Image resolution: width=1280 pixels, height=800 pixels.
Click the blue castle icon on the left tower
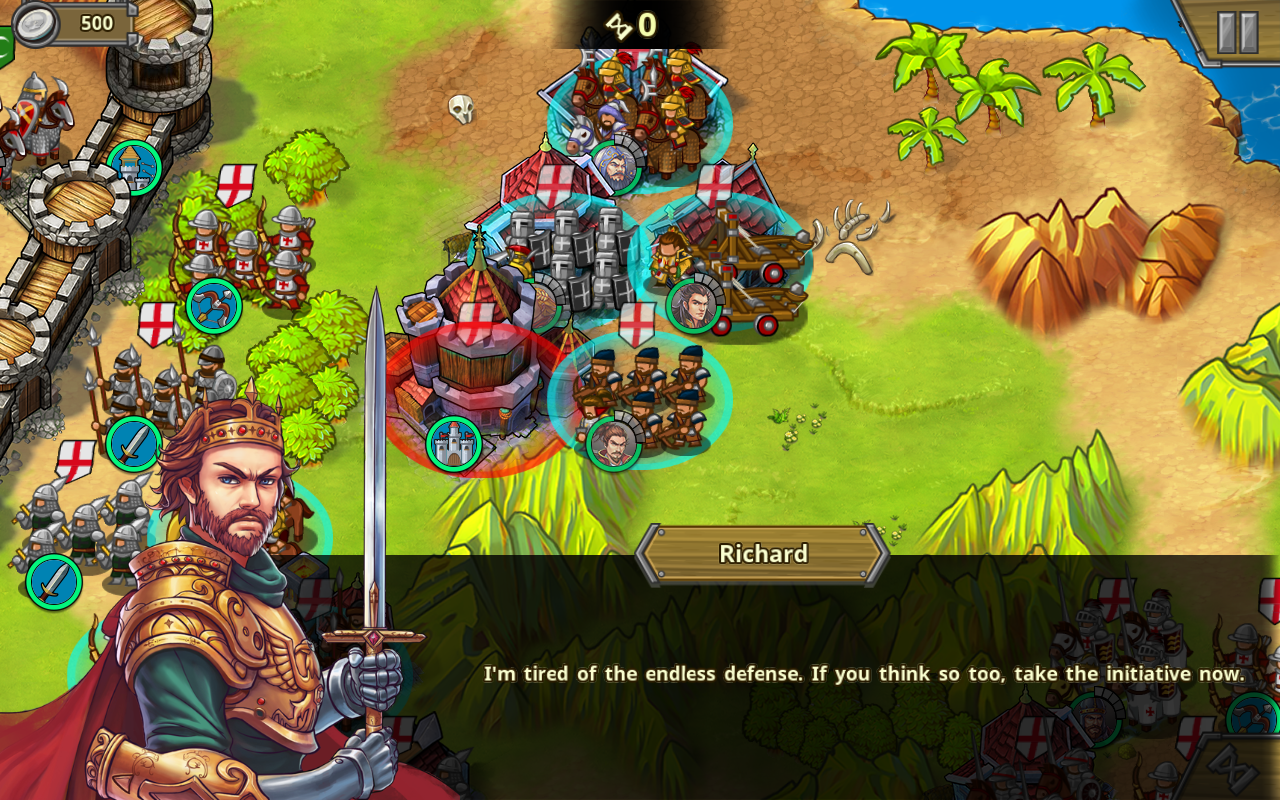click(x=134, y=169)
